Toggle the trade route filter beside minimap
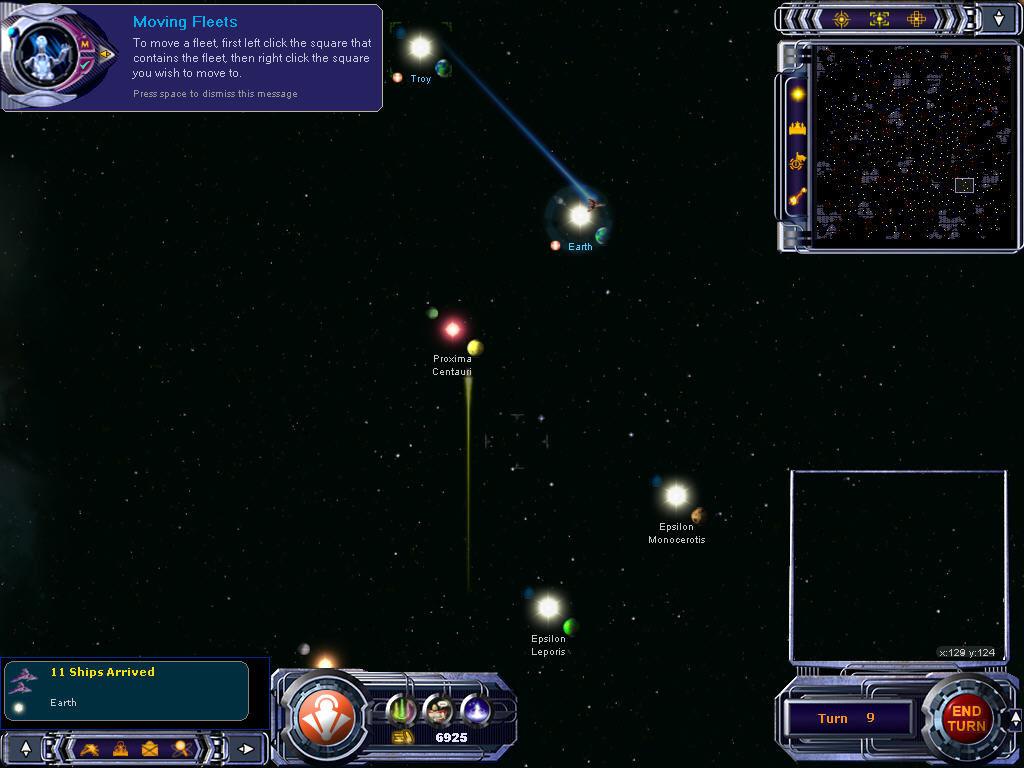 pos(797,197)
